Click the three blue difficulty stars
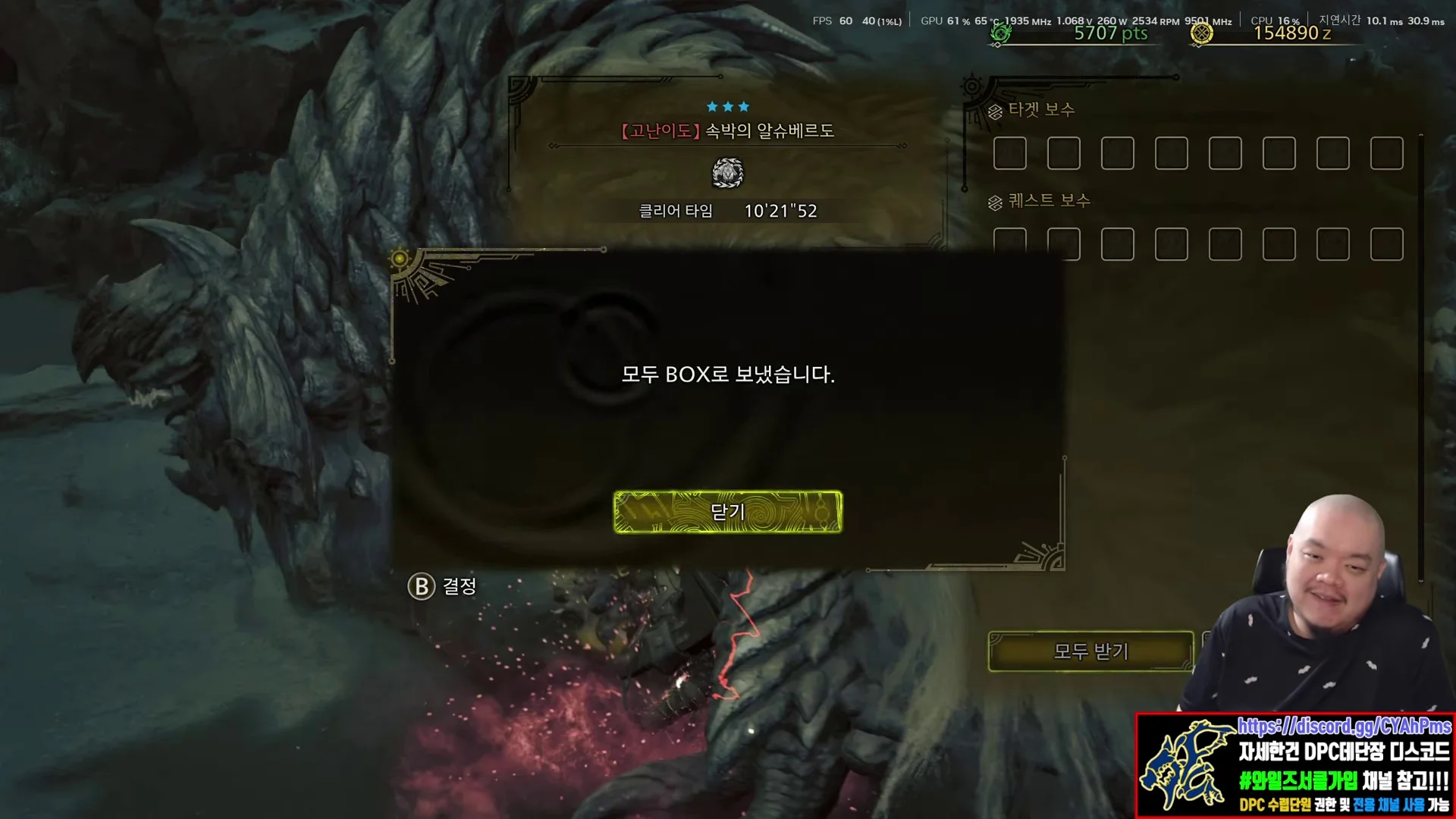Viewport: 1456px width, 819px height. click(x=729, y=106)
